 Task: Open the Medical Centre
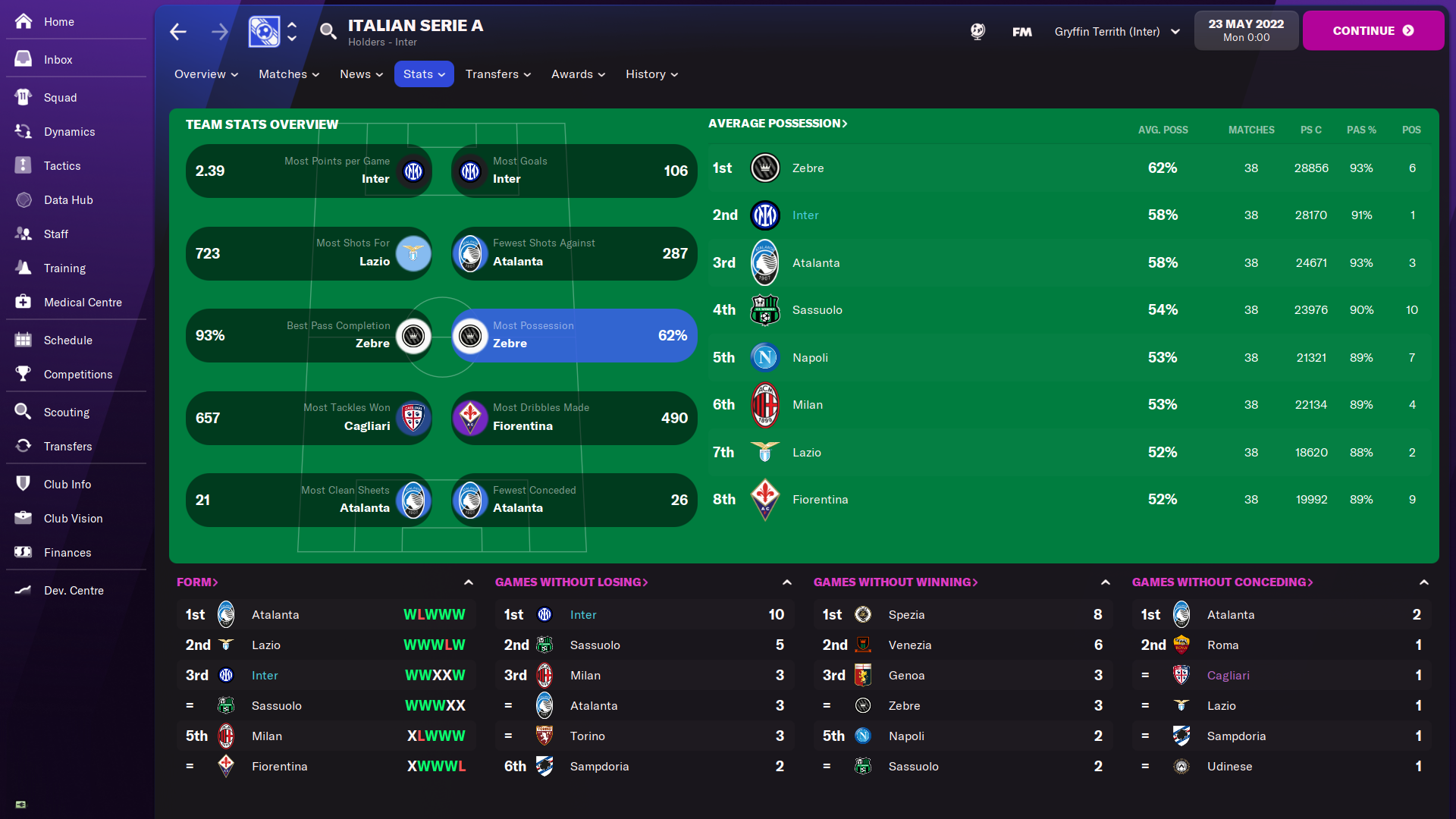[82, 303]
